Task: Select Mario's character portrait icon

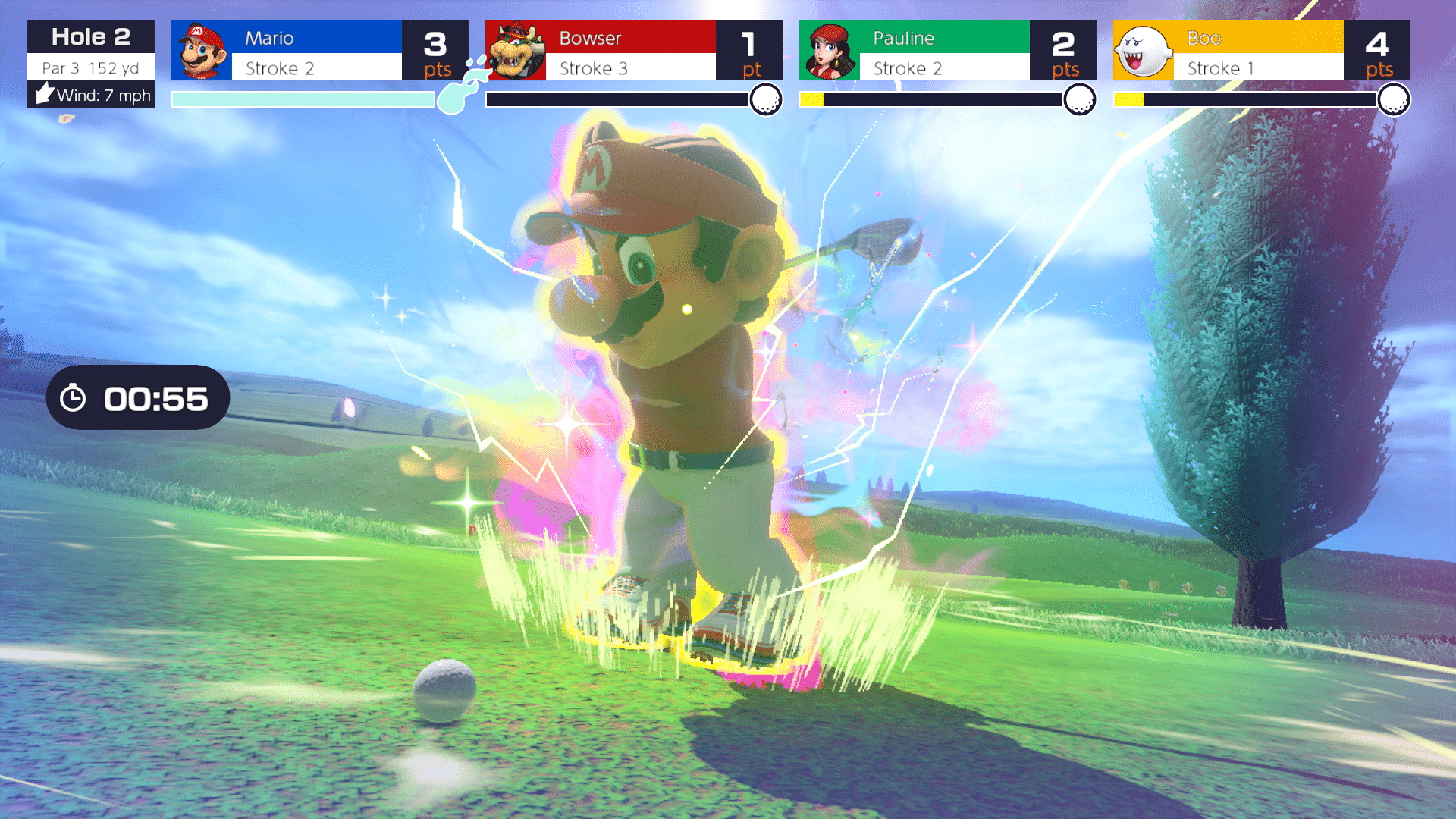Action: click(200, 49)
